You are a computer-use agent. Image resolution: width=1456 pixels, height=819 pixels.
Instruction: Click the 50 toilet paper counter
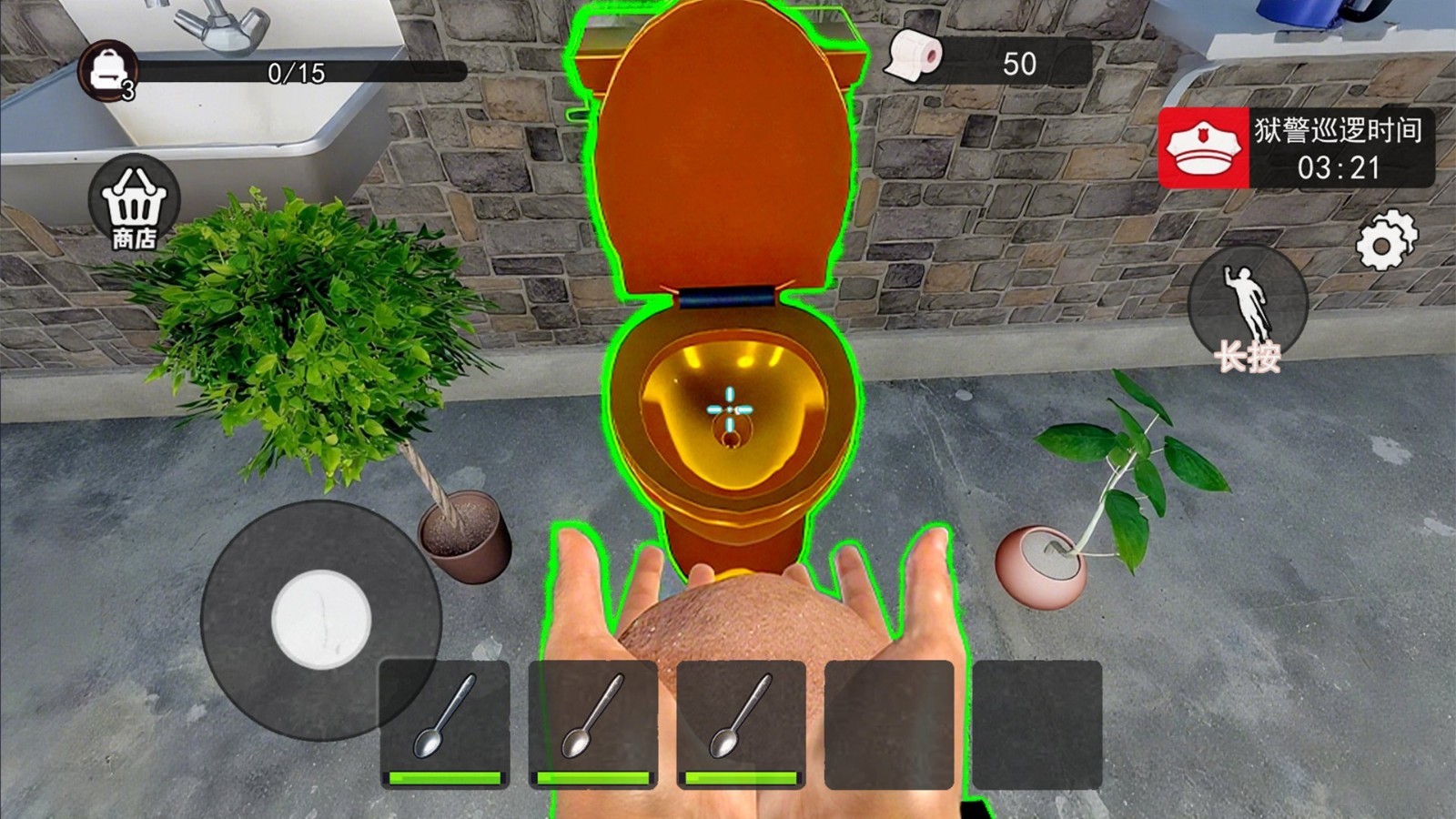(1021, 62)
